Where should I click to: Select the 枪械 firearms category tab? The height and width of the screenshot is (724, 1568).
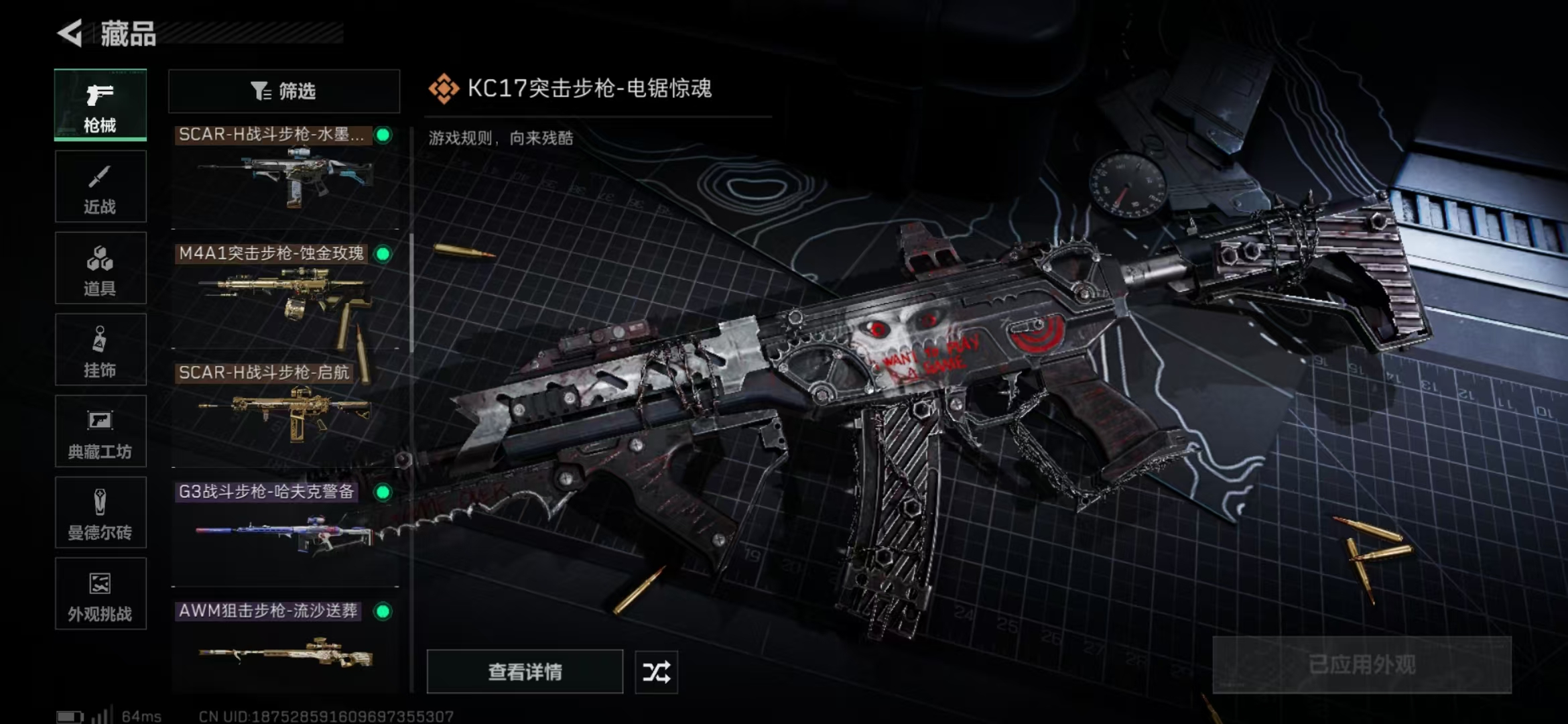pyautogui.click(x=99, y=105)
